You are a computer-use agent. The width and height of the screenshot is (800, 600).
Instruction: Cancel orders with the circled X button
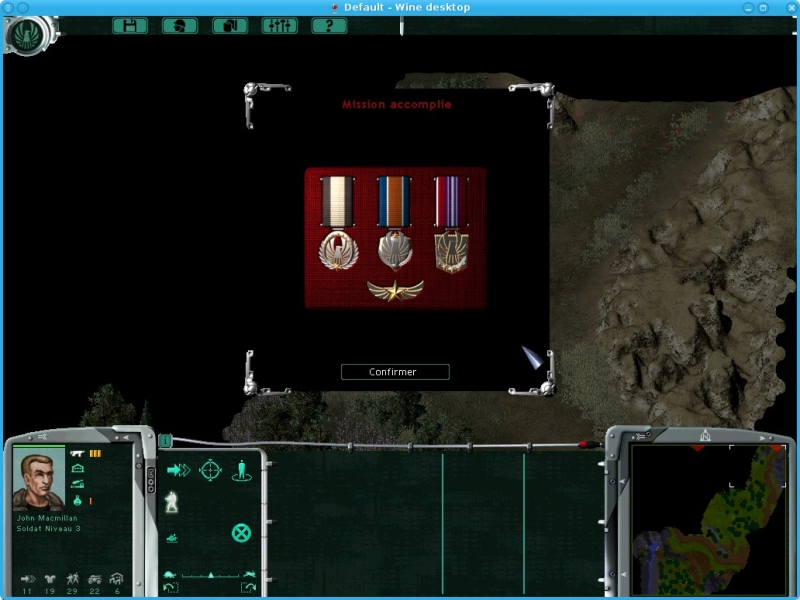(241, 532)
